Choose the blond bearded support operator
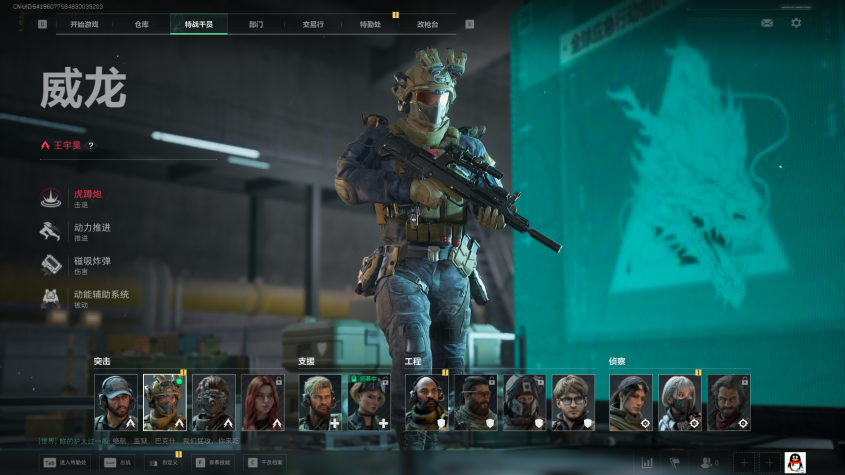845x475 pixels. [x=320, y=402]
